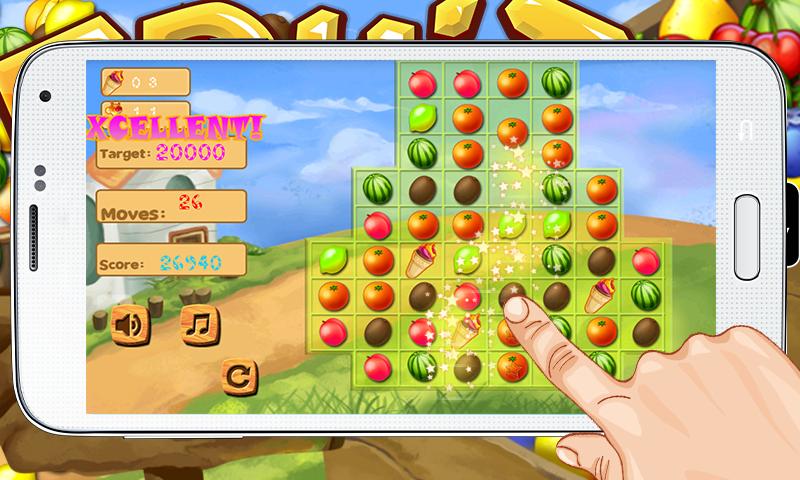800x480 pixels.
Task: Toggle the speaker sound button
Action: pos(129,325)
